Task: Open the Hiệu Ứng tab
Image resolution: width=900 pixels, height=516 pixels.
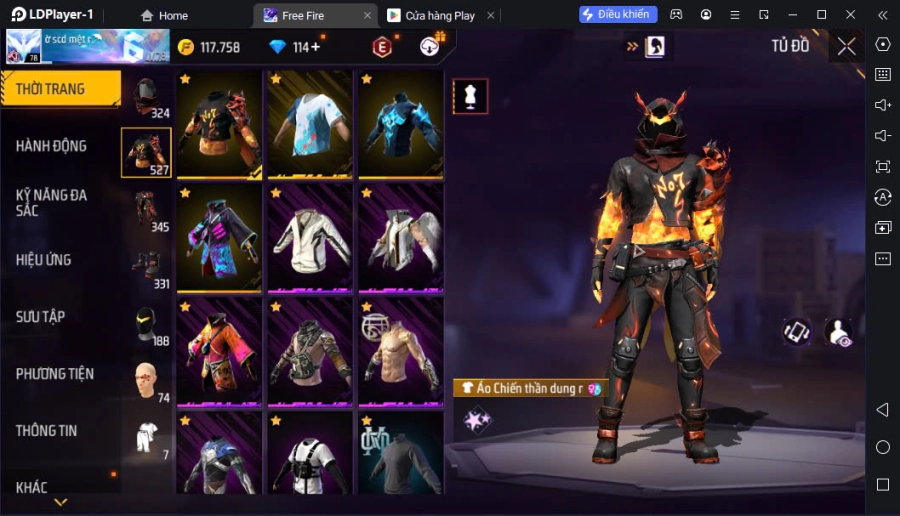Action: tap(44, 260)
